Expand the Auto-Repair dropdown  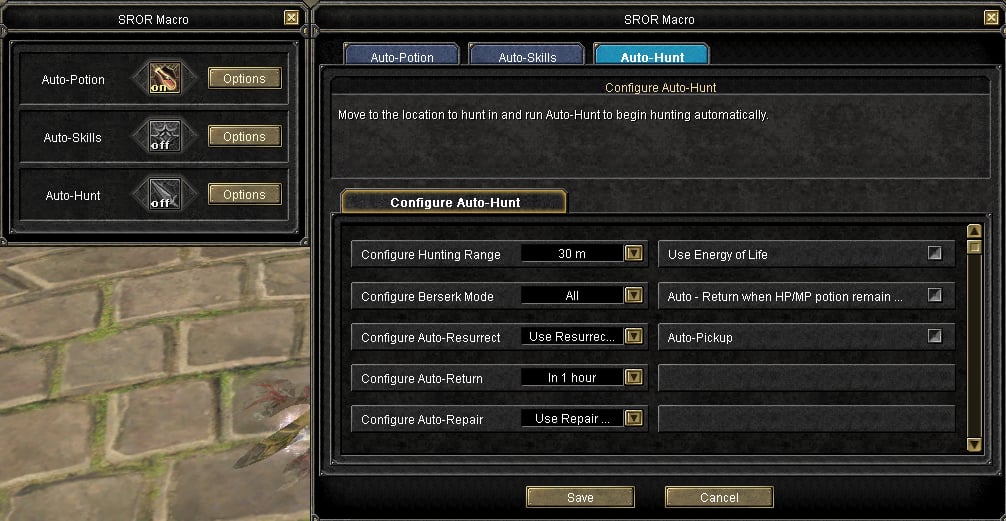pos(633,419)
